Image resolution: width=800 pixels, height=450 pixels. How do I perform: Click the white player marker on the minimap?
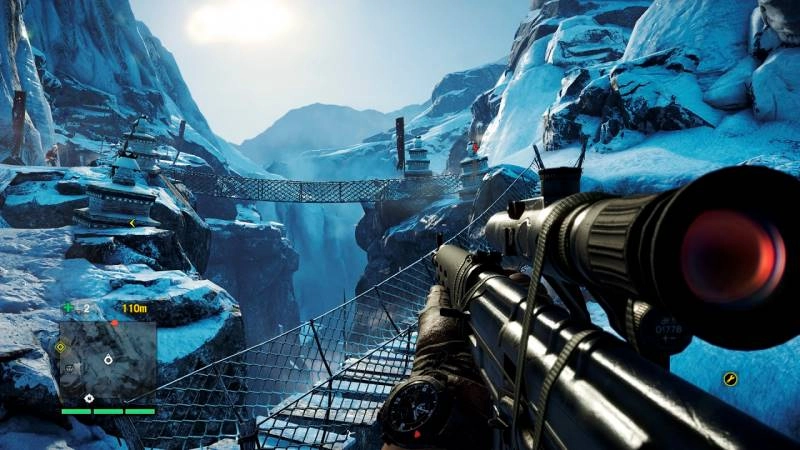(107, 358)
